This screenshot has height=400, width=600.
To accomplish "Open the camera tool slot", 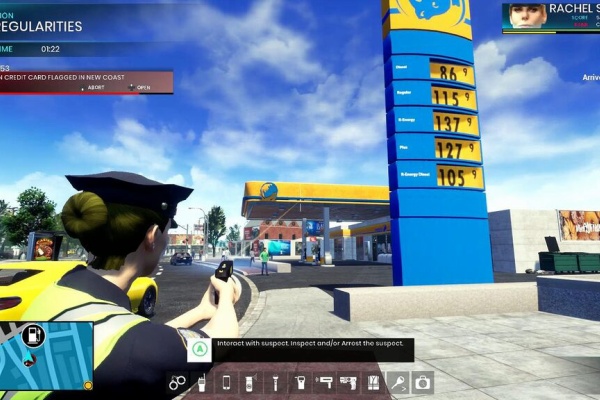I will [x=422, y=382].
